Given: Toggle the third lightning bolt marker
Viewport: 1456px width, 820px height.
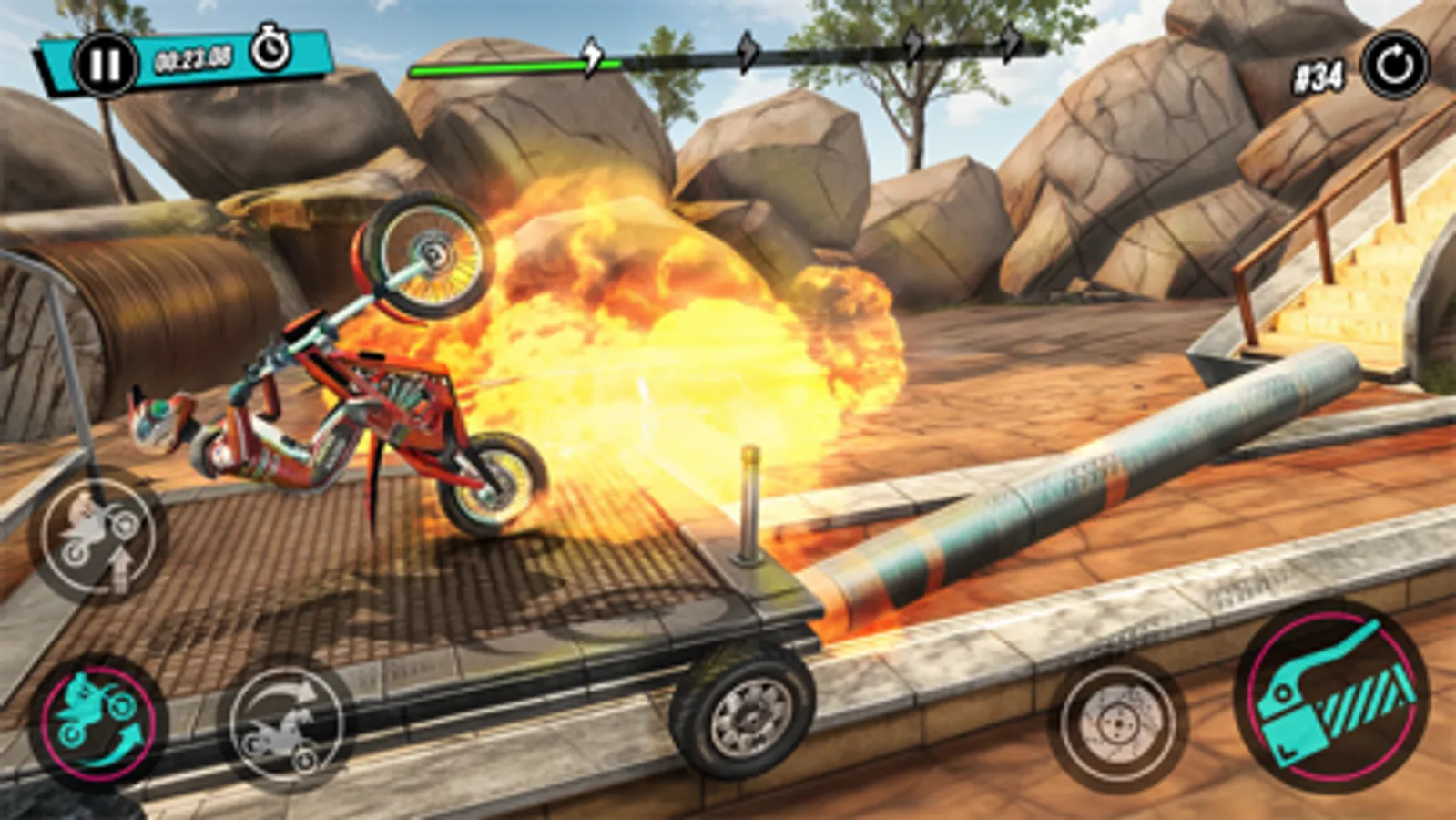Looking at the screenshot, I should click(914, 47).
